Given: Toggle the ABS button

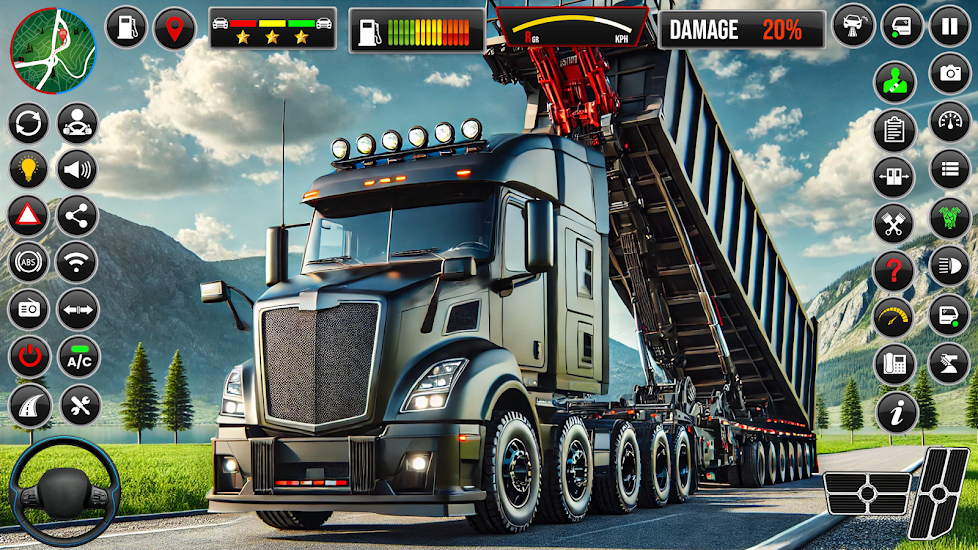Looking at the screenshot, I should tap(29, 262).
